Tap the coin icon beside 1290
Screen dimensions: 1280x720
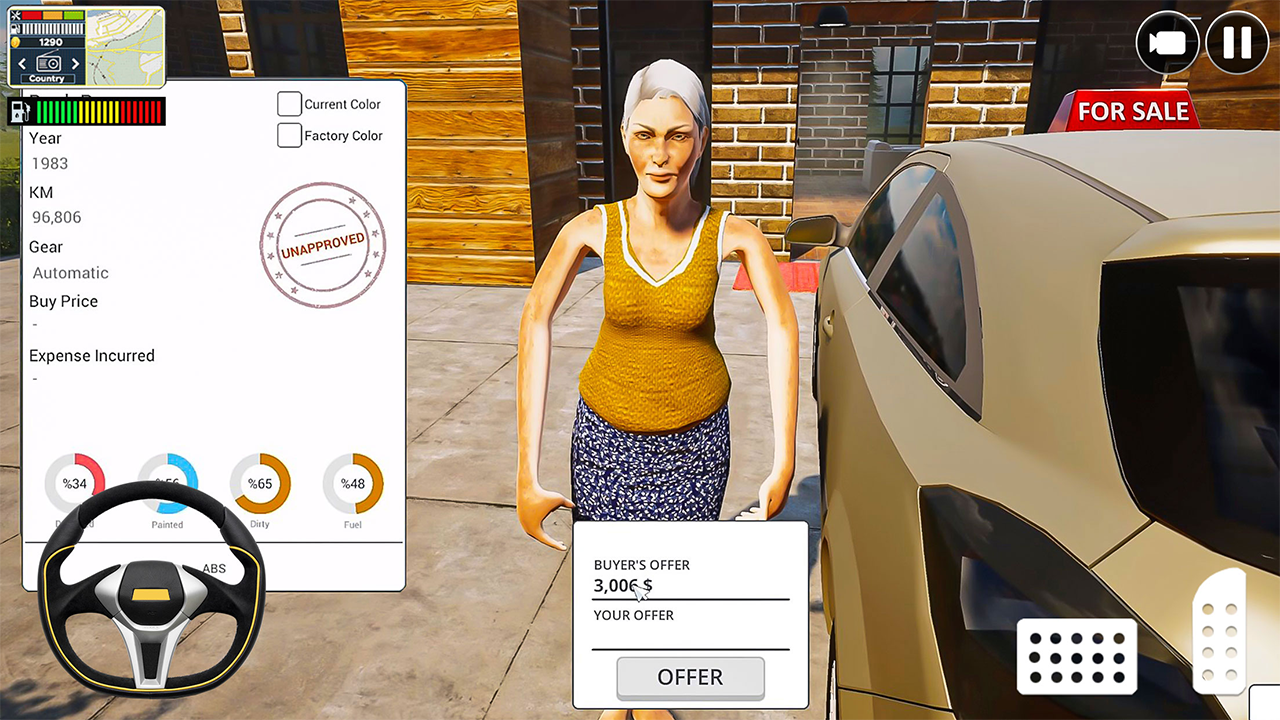14,41
